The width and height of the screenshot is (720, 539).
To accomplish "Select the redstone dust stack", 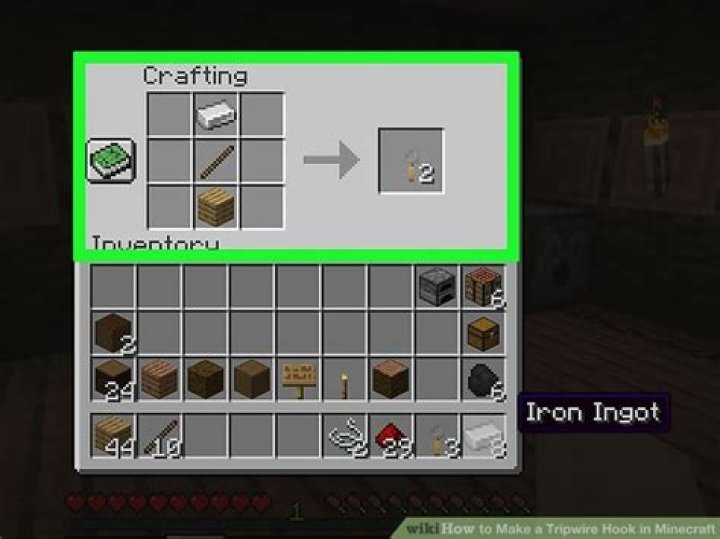I will pos(389,436).
